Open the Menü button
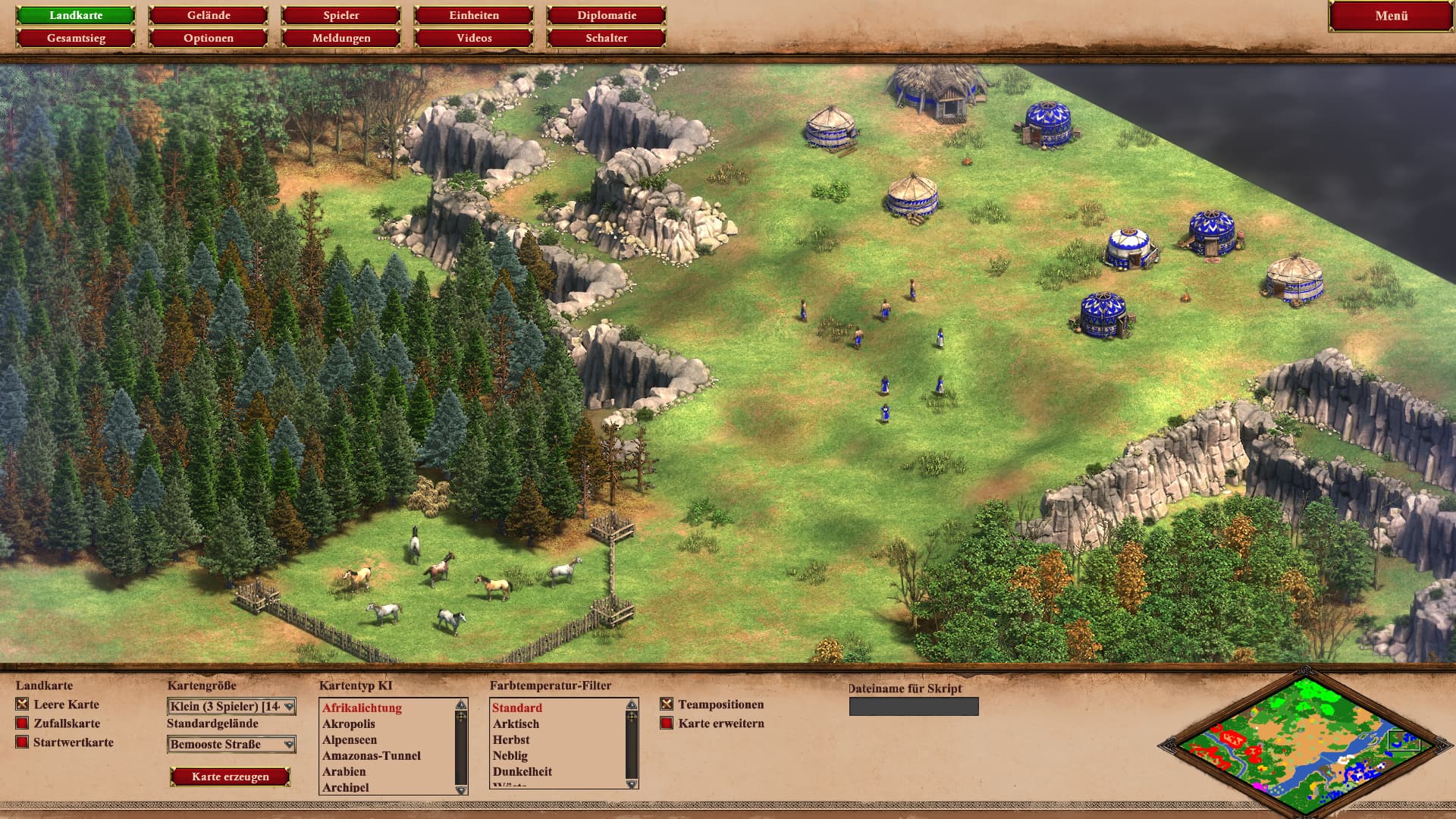The width and height of the screenshot is (1456, 819). [1391, 16]
